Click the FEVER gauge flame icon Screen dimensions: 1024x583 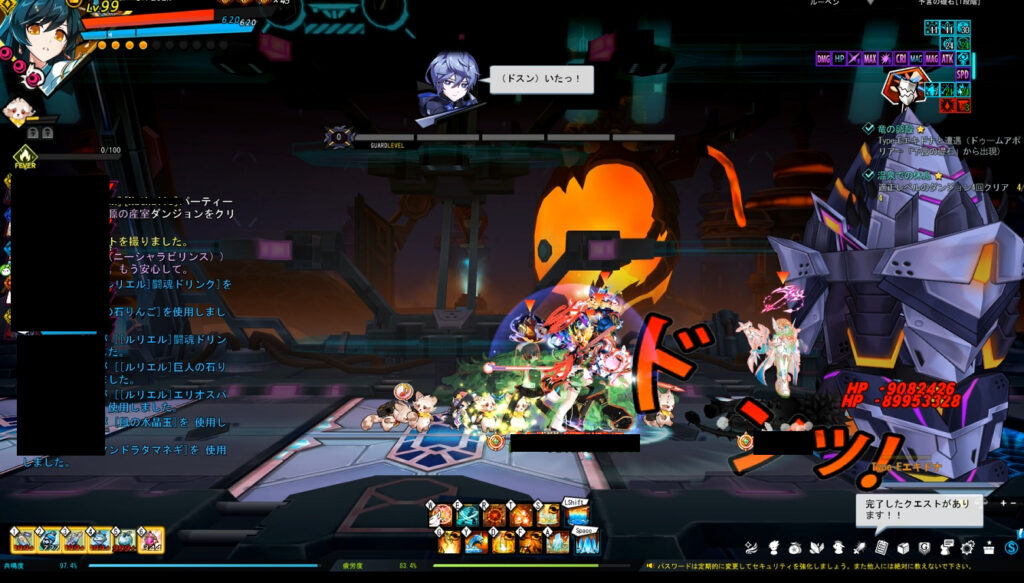(24, 156)
